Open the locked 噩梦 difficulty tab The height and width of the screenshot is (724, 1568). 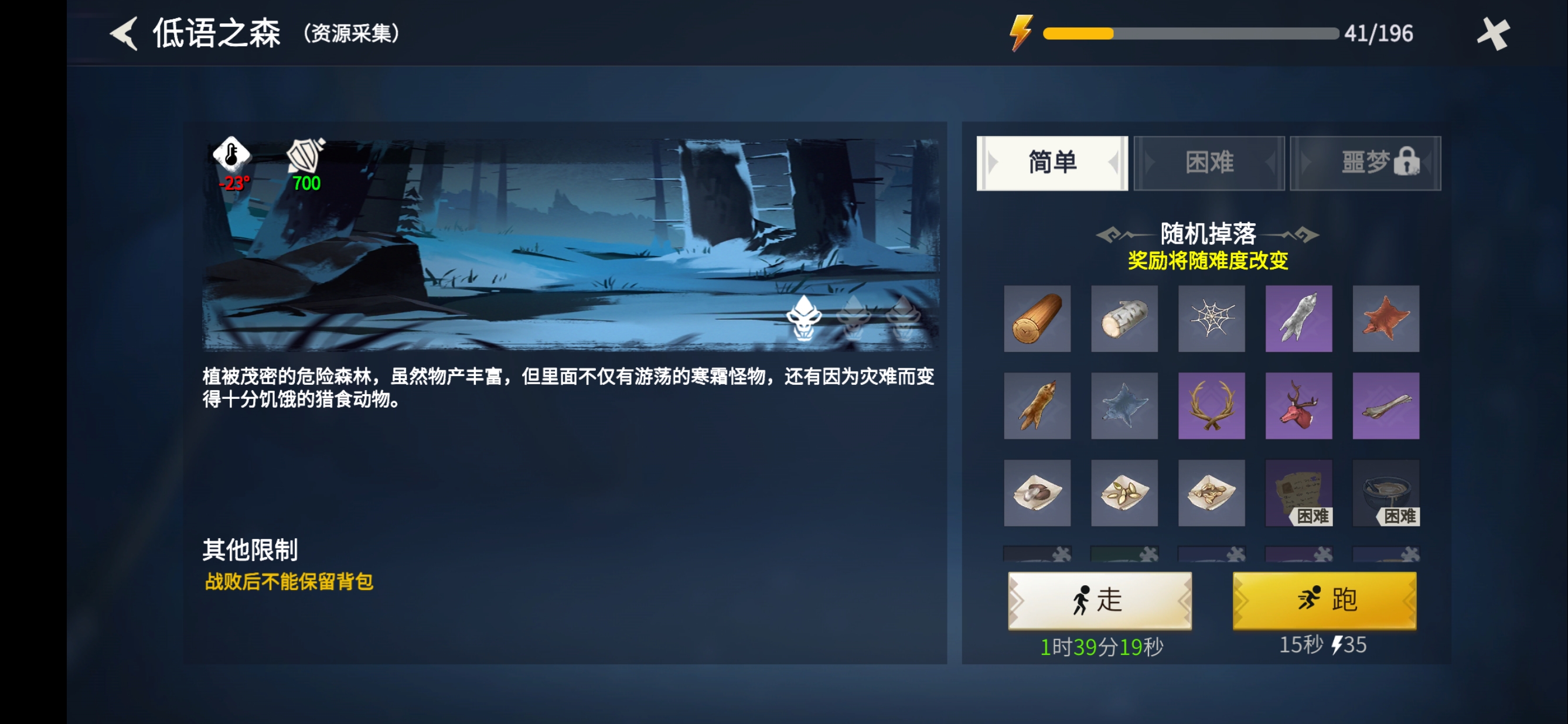point(1365,162)
